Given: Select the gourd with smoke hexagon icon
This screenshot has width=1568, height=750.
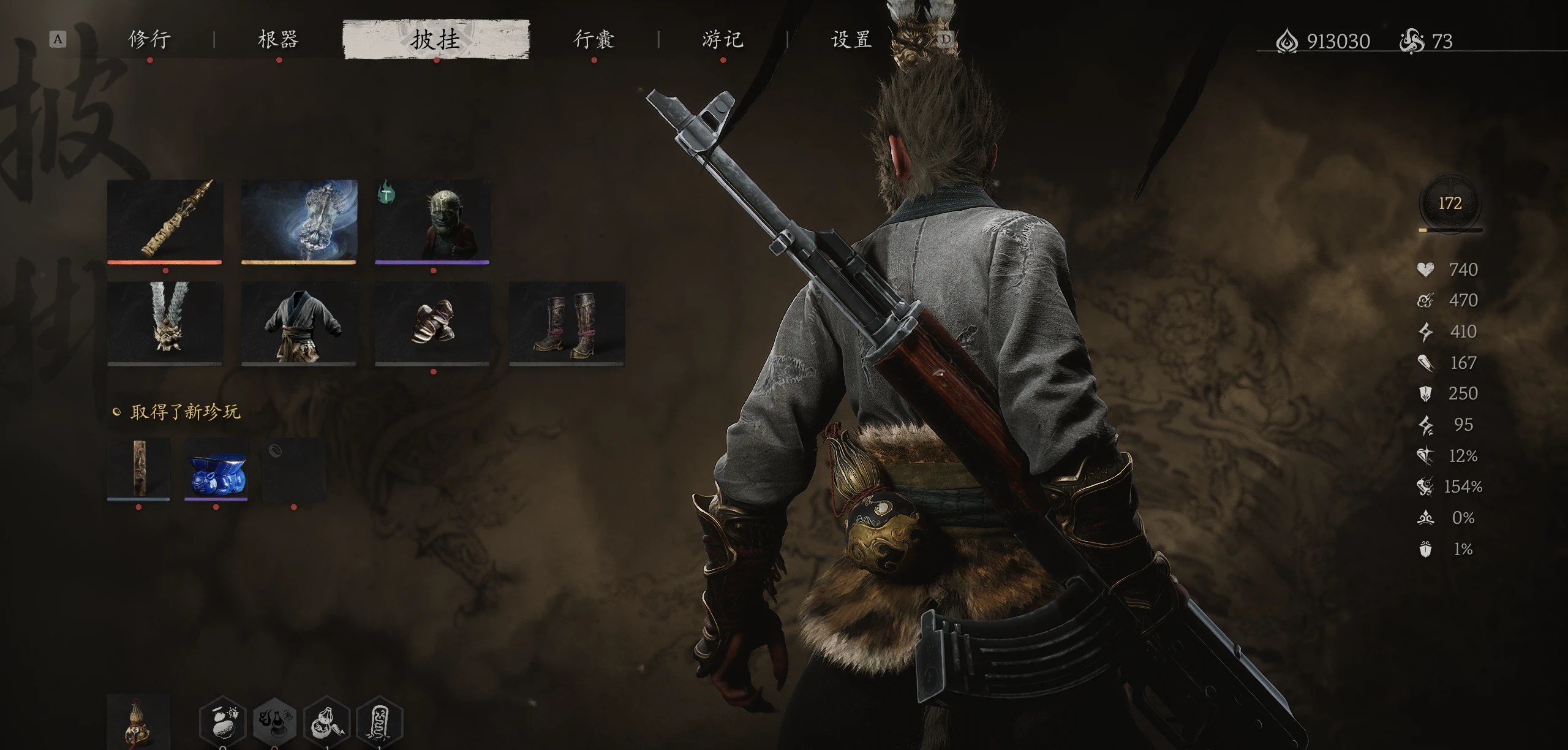Looking at the screenshot, I should point(275,724).
